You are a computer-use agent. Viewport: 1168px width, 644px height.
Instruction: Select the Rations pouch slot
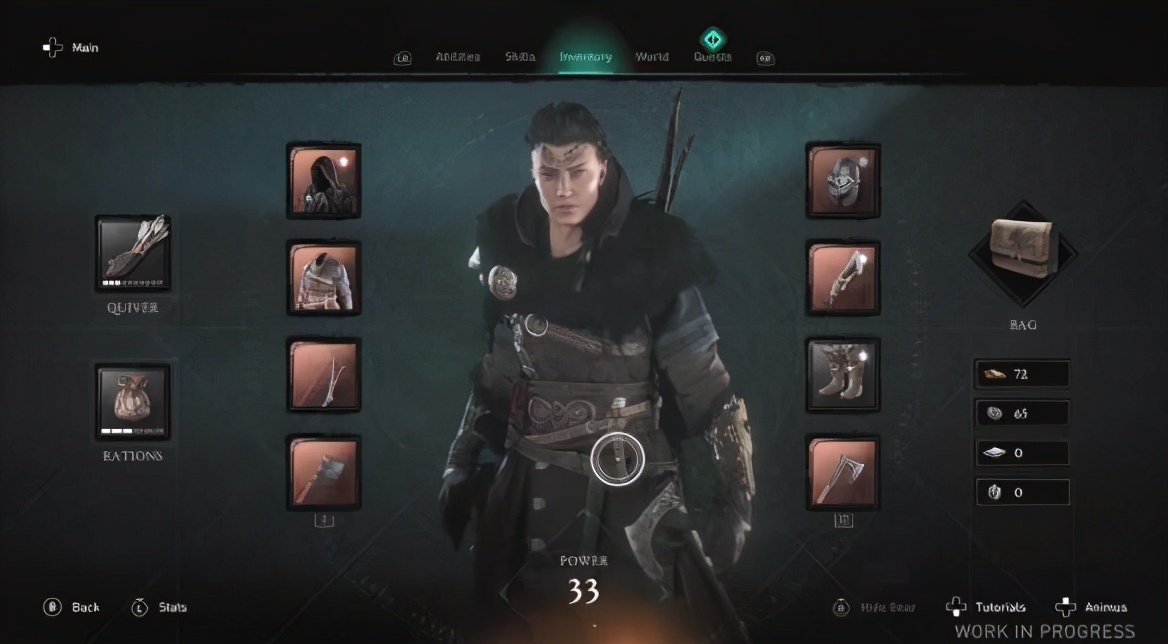click(x=133, y=401)
